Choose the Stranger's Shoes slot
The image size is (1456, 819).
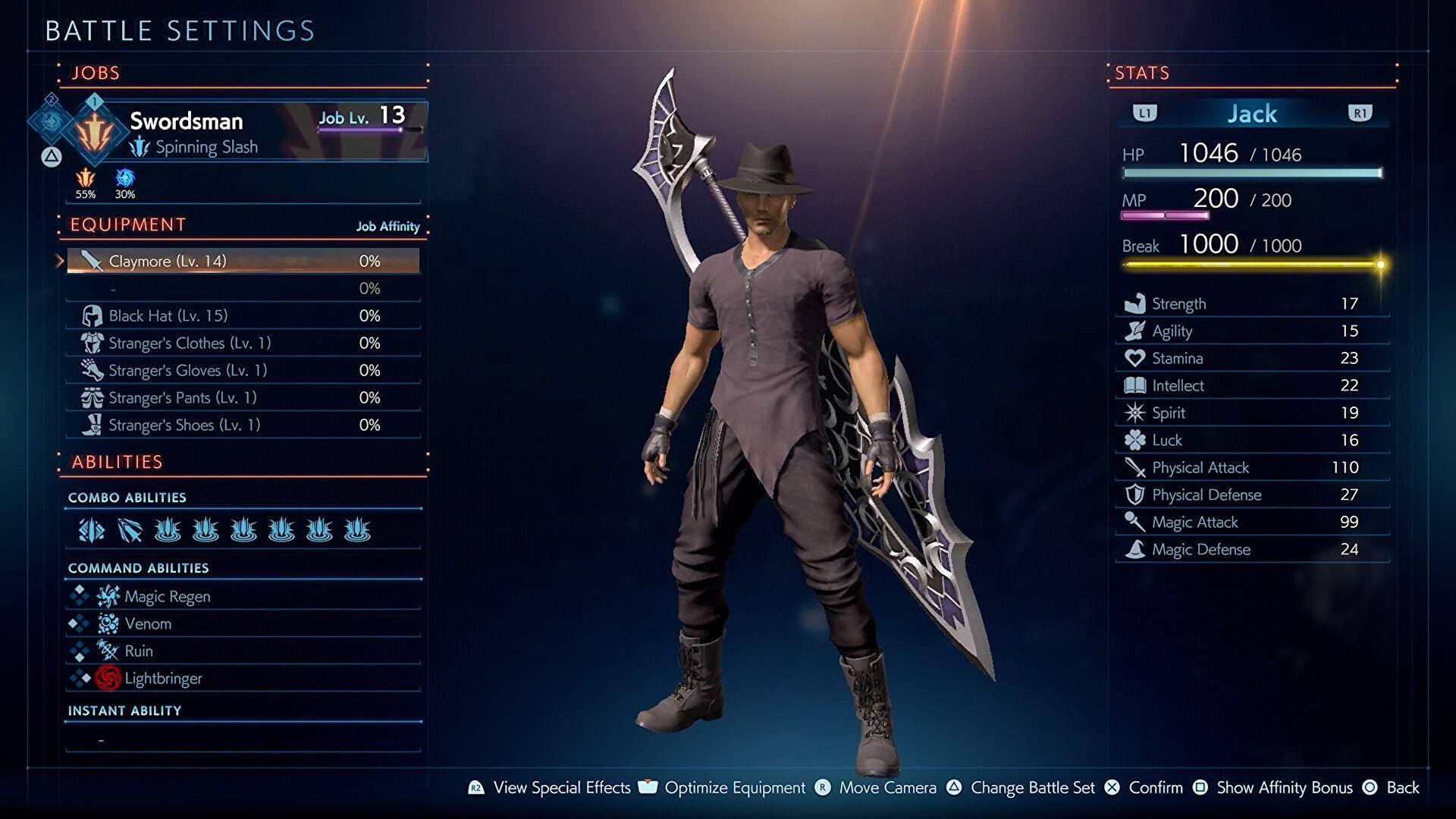tap(243, 425)
